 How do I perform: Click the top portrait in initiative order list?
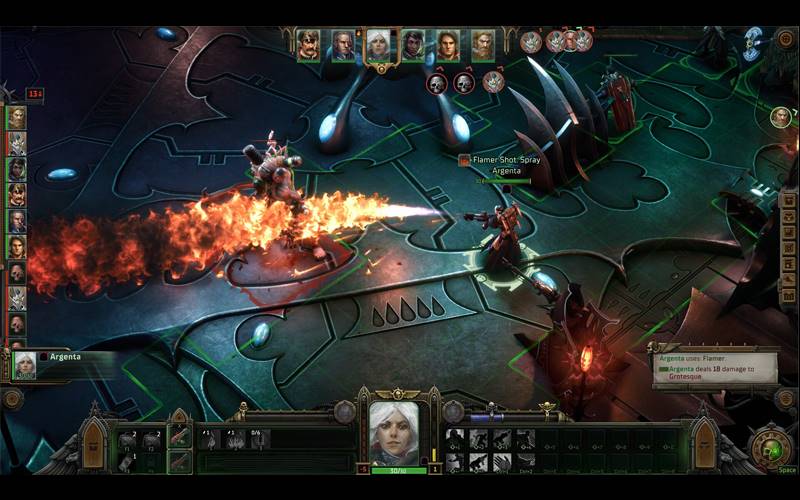(17, 116)
